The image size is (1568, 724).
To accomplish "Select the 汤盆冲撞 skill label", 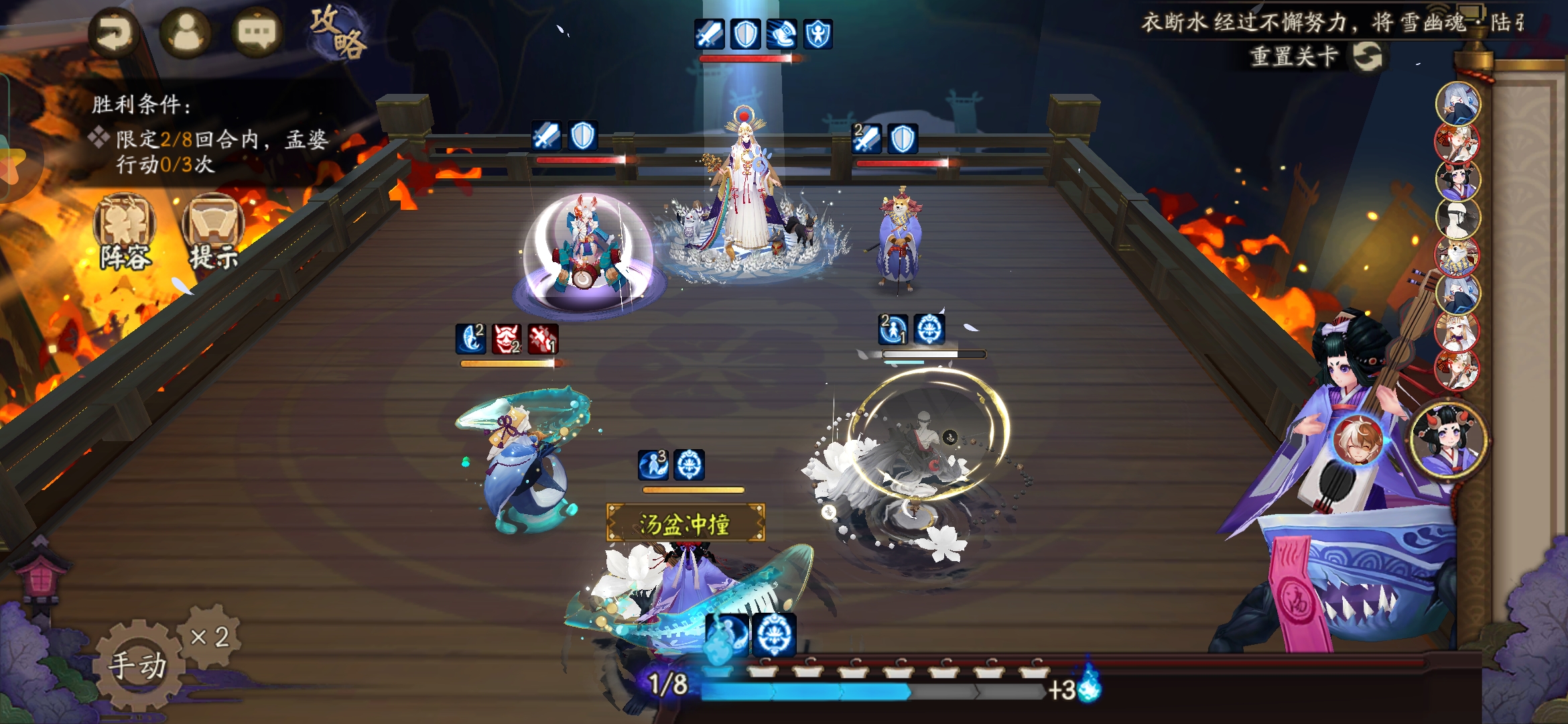I will [x=685, y=524].
